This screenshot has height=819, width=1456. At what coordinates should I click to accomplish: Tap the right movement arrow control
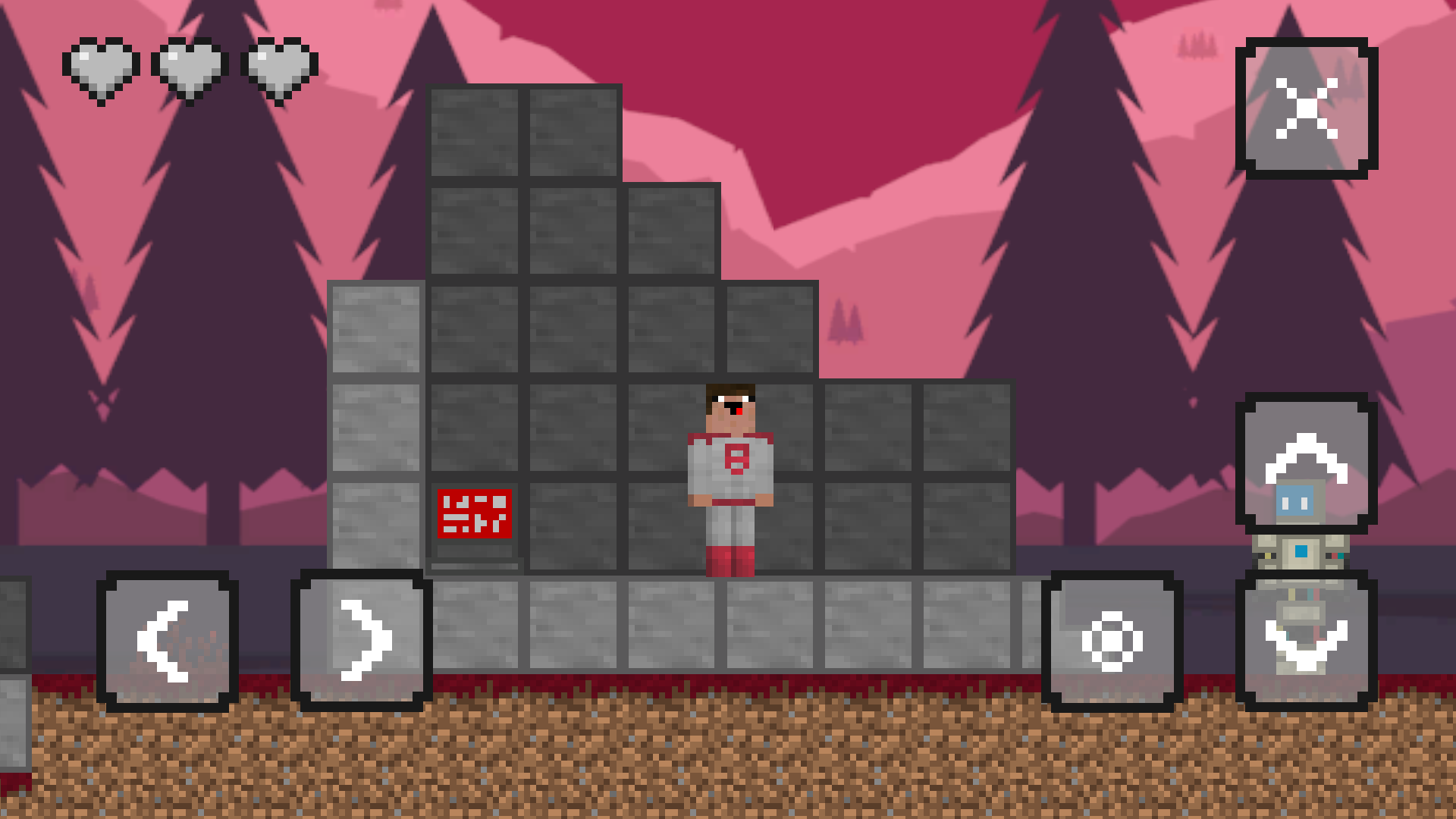tap(362, 639)
